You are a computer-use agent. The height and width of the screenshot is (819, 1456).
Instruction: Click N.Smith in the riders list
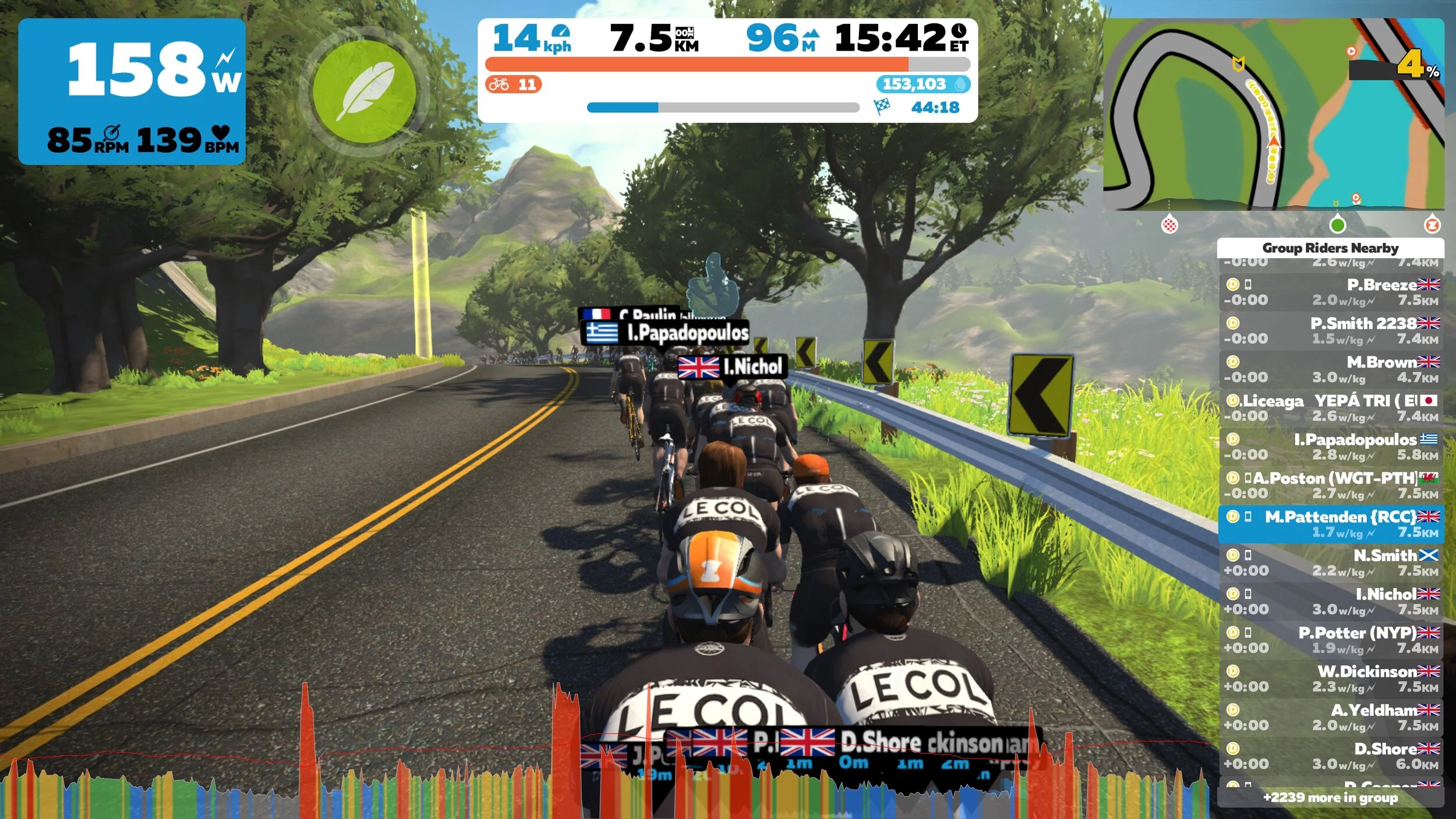coord(1330,562)
